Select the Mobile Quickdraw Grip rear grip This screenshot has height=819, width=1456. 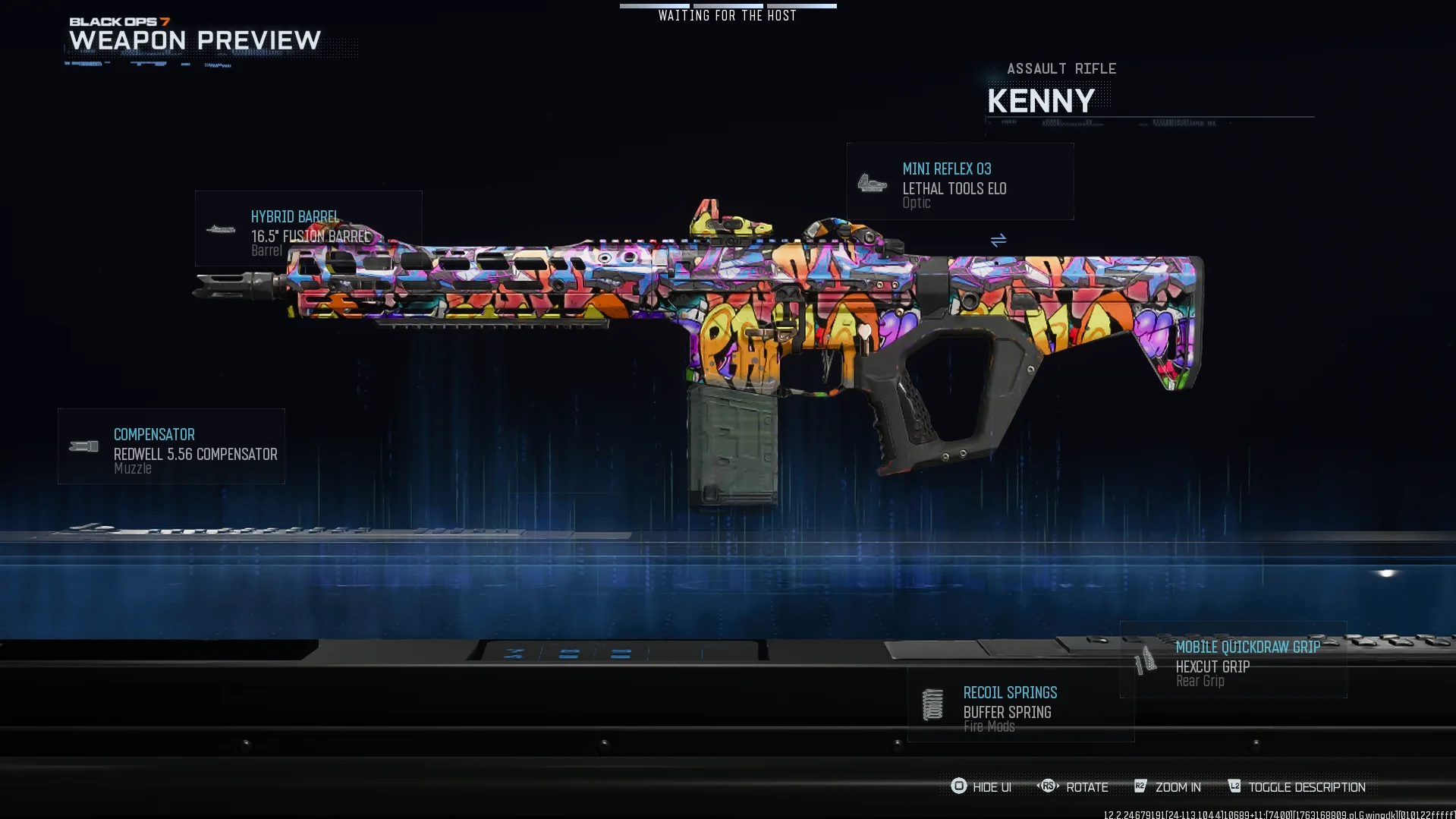(1233, 660)
